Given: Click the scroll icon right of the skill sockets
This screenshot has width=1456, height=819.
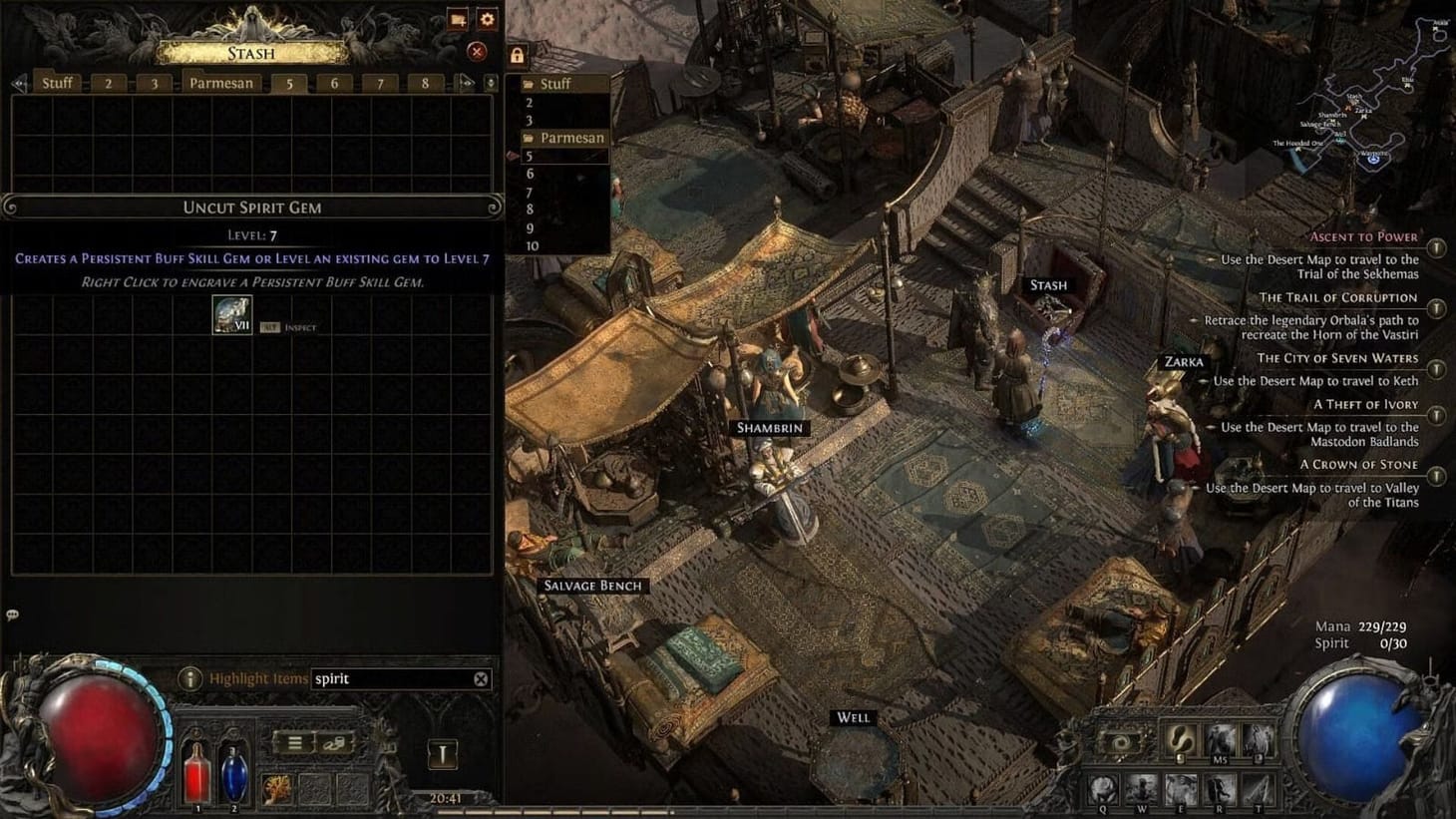Looking at the screenshot, I should tap(337, 744).
